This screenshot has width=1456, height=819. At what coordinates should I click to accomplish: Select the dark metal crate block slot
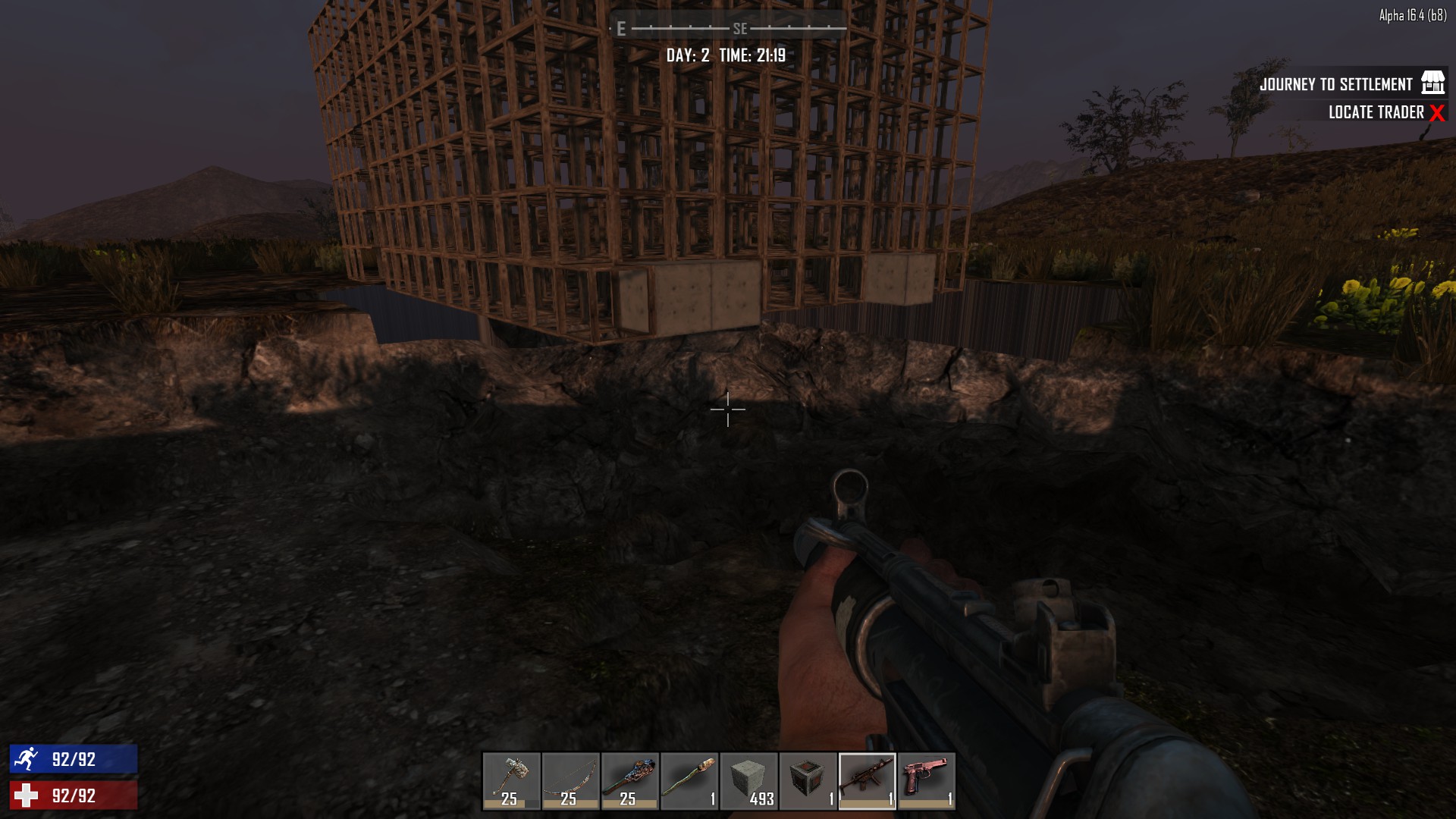808,780
